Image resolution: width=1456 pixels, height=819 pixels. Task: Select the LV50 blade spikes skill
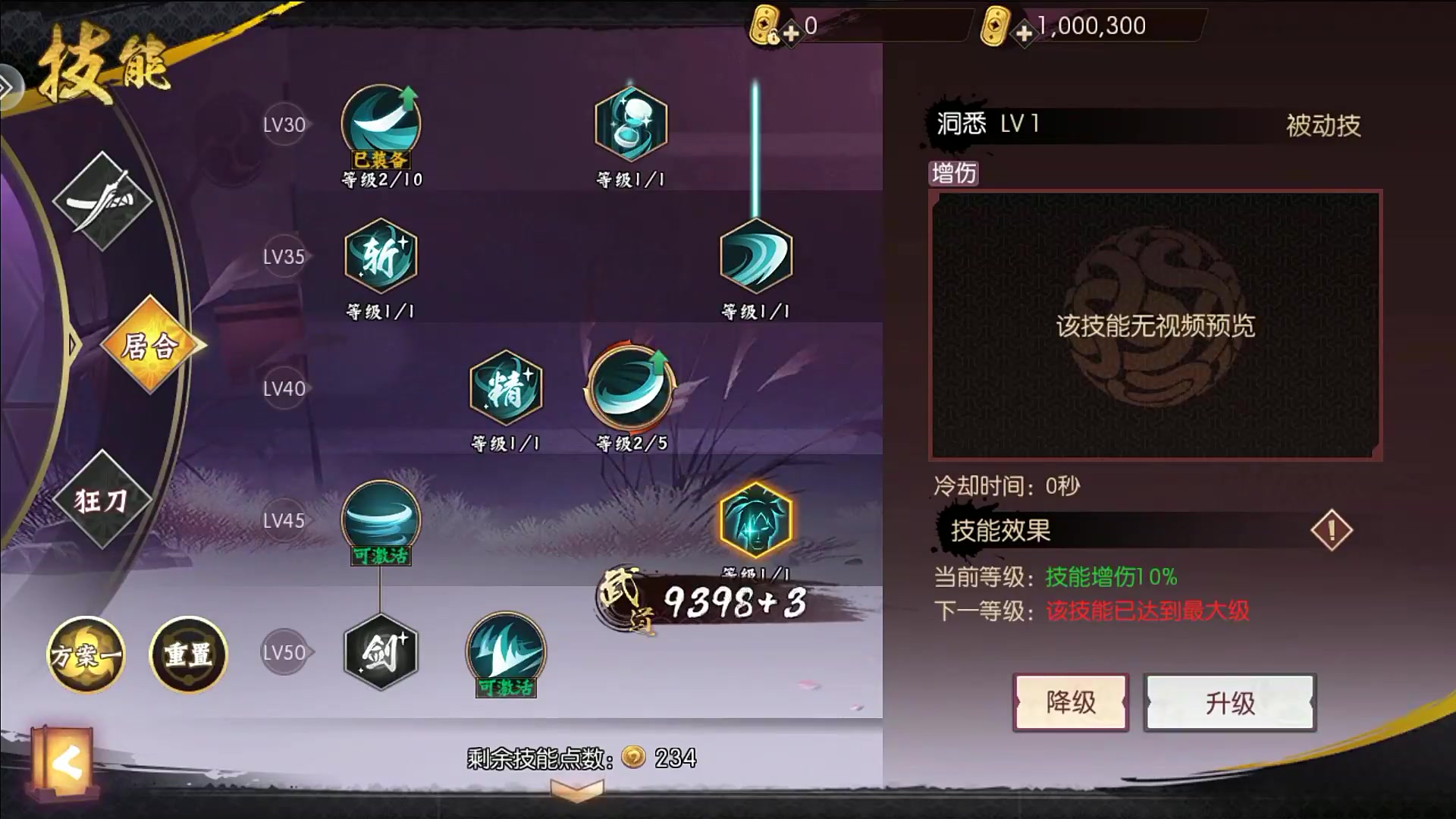(x=506, y=652)
